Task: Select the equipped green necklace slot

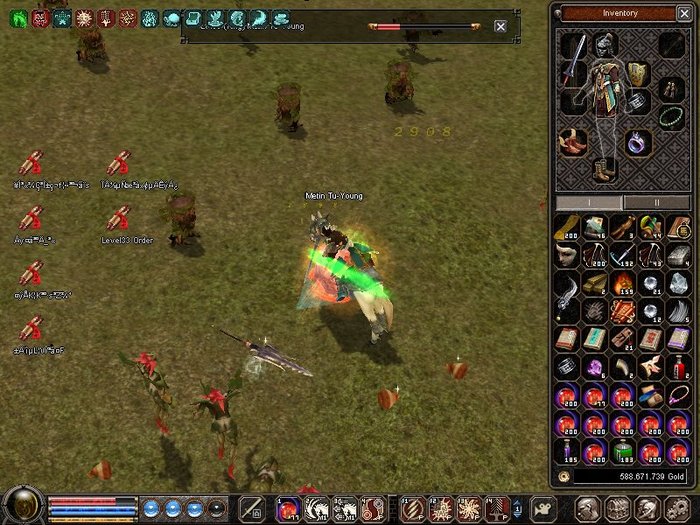Action: click(671, 116)
